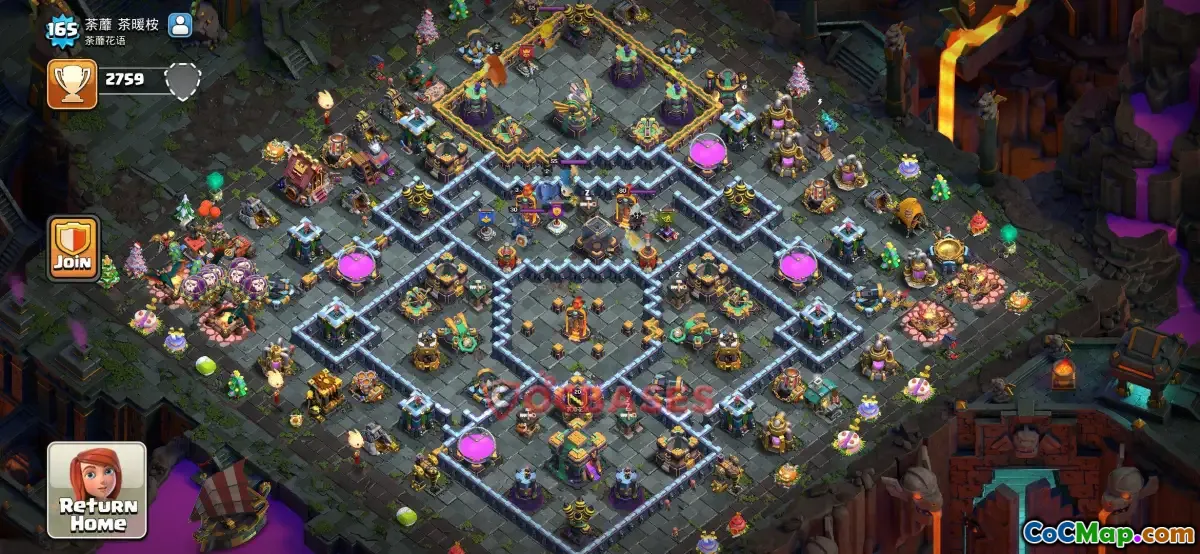
Task: Select the gold trophy icon
Action: 72,83
